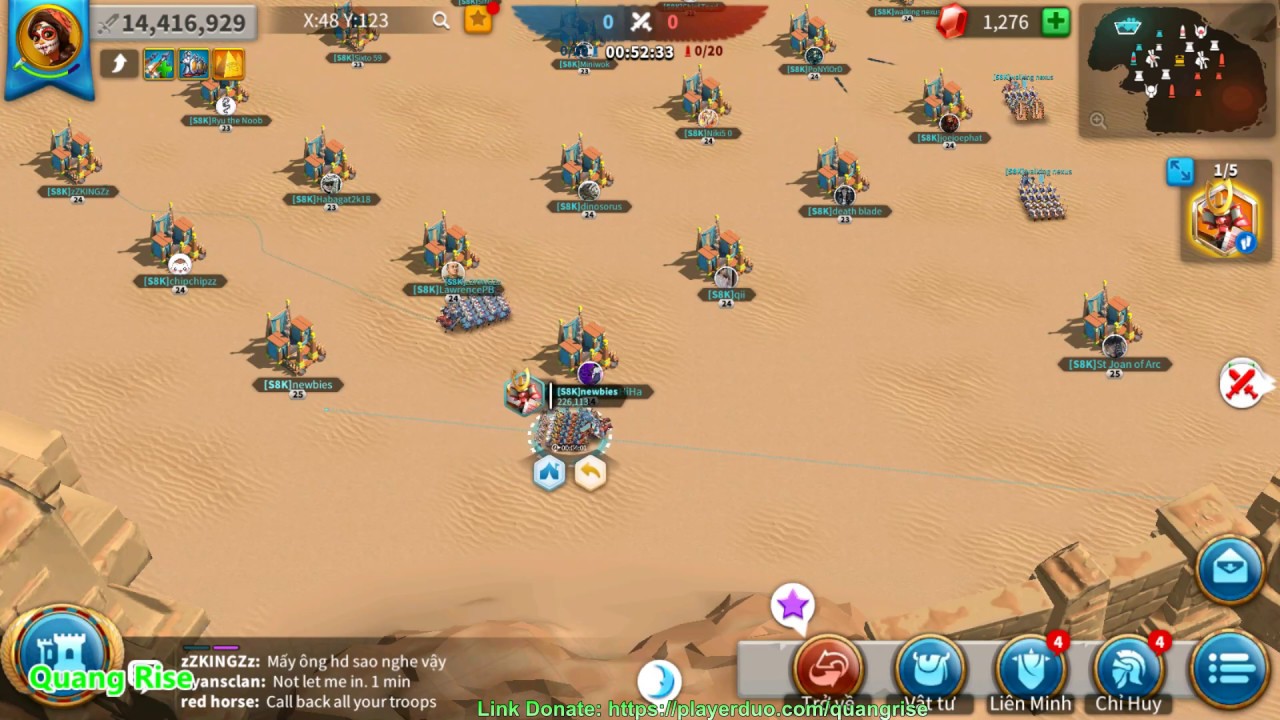
Task: Open the star bookmarks button
Action: (479, 19)
